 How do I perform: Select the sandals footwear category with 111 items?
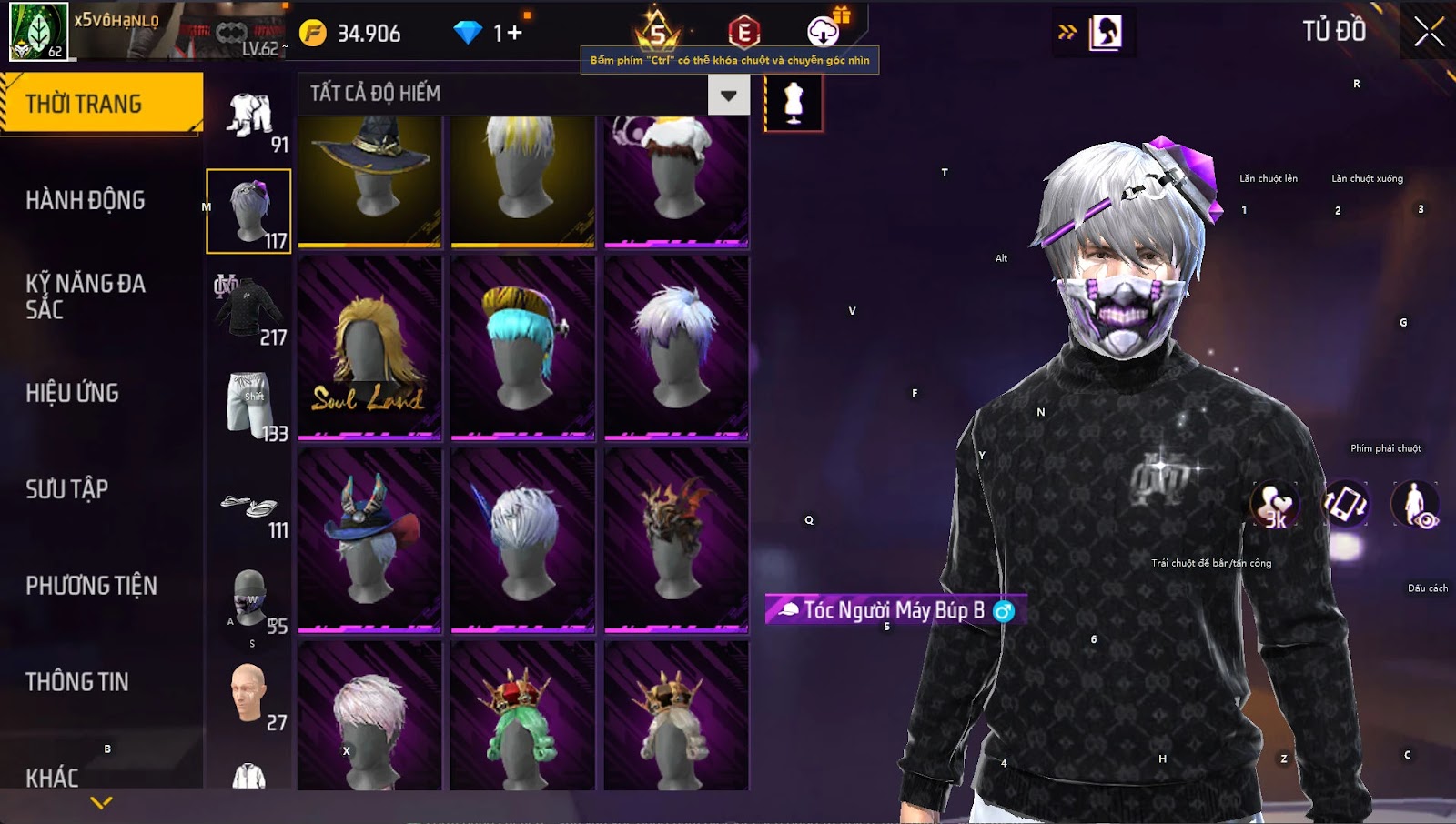click(x=249, y=506)
